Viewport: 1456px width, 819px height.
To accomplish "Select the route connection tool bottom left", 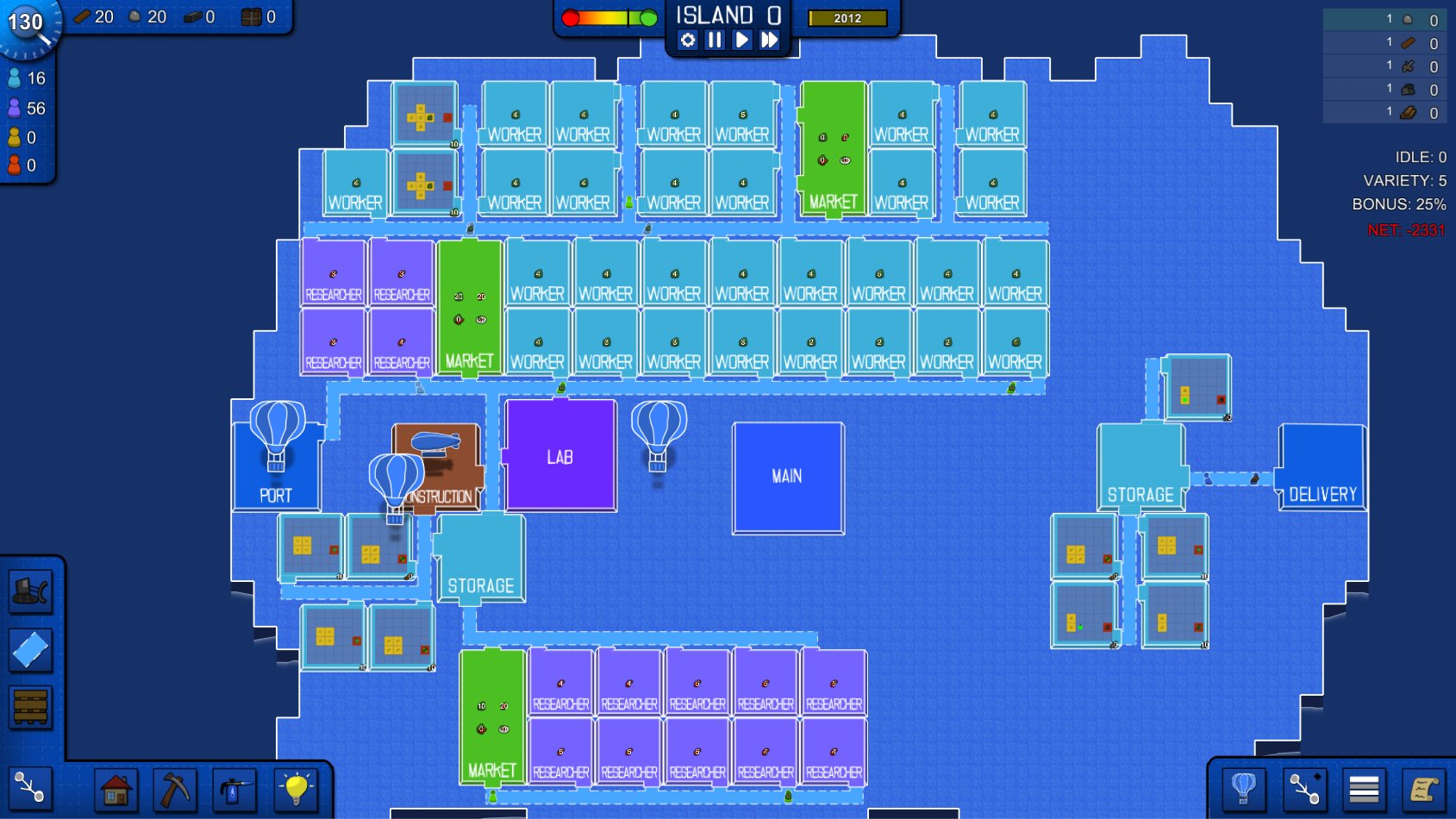I will [x=31, y=786].
